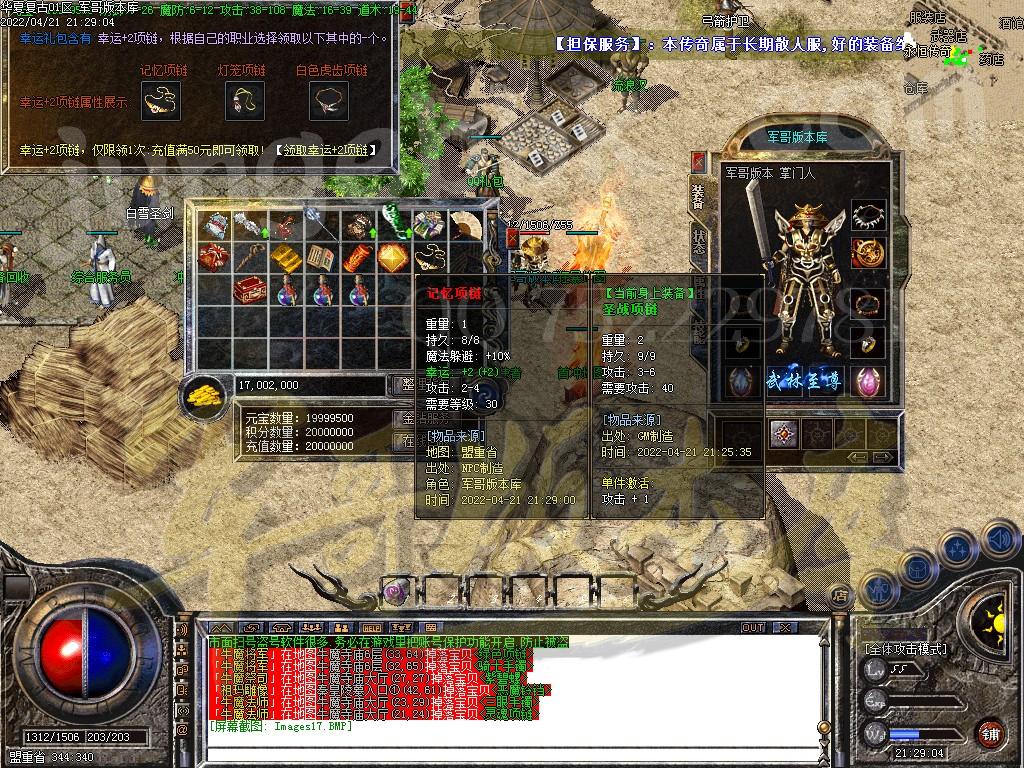
Task: Click the red gift box in the bag
Action: click(x=213, y=258)
